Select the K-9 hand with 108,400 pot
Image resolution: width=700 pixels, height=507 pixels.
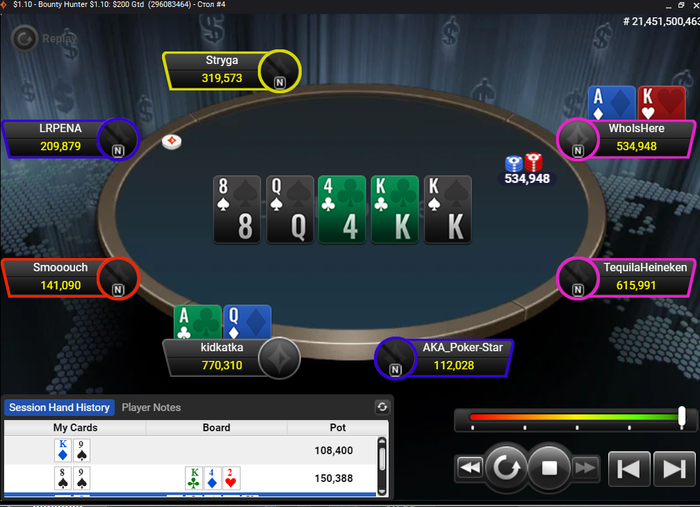(x=190, y=450)
